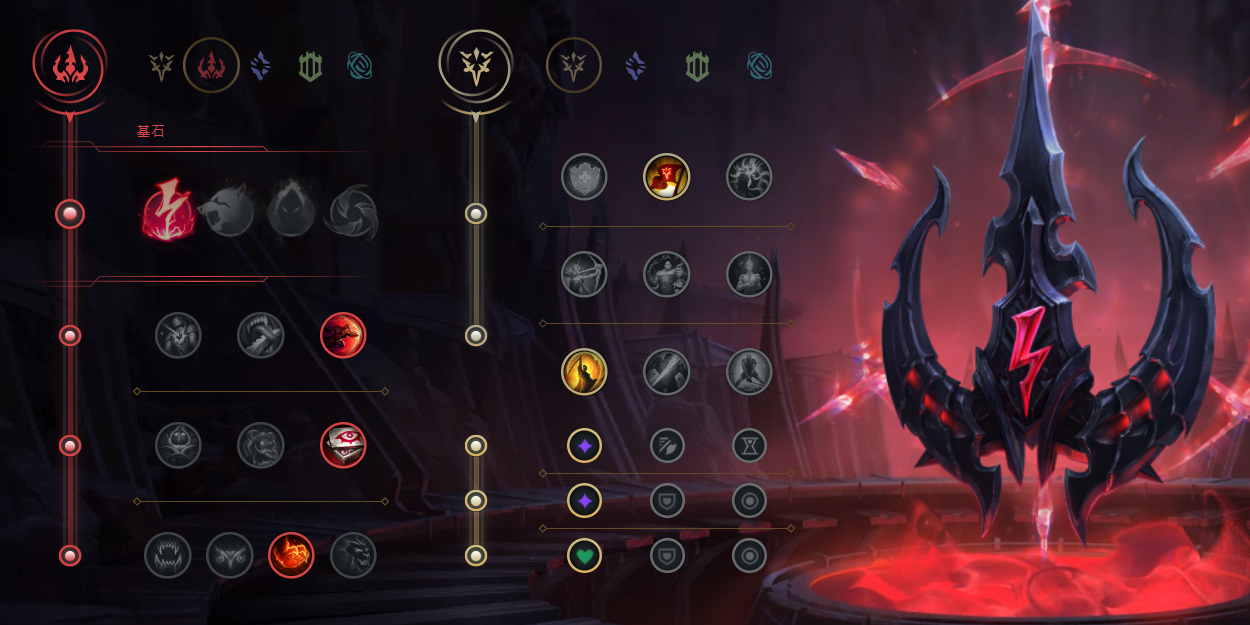The width and height of the screenshot is (1250, 625).
Task: Set secondary path to Inspiration
Action: click(760, 66)
